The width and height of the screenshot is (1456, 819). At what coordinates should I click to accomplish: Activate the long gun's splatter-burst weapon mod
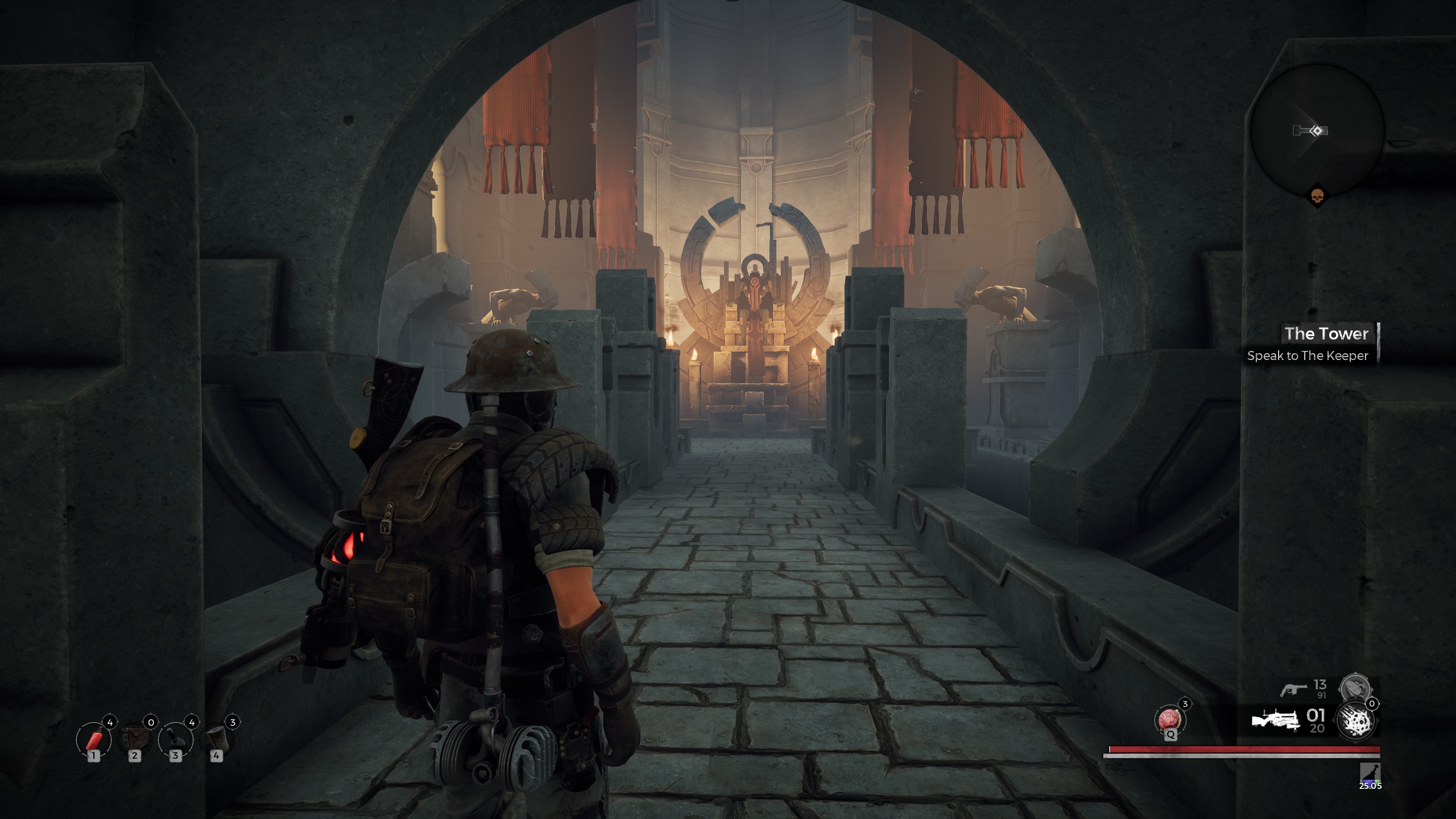click(1356, 721)
